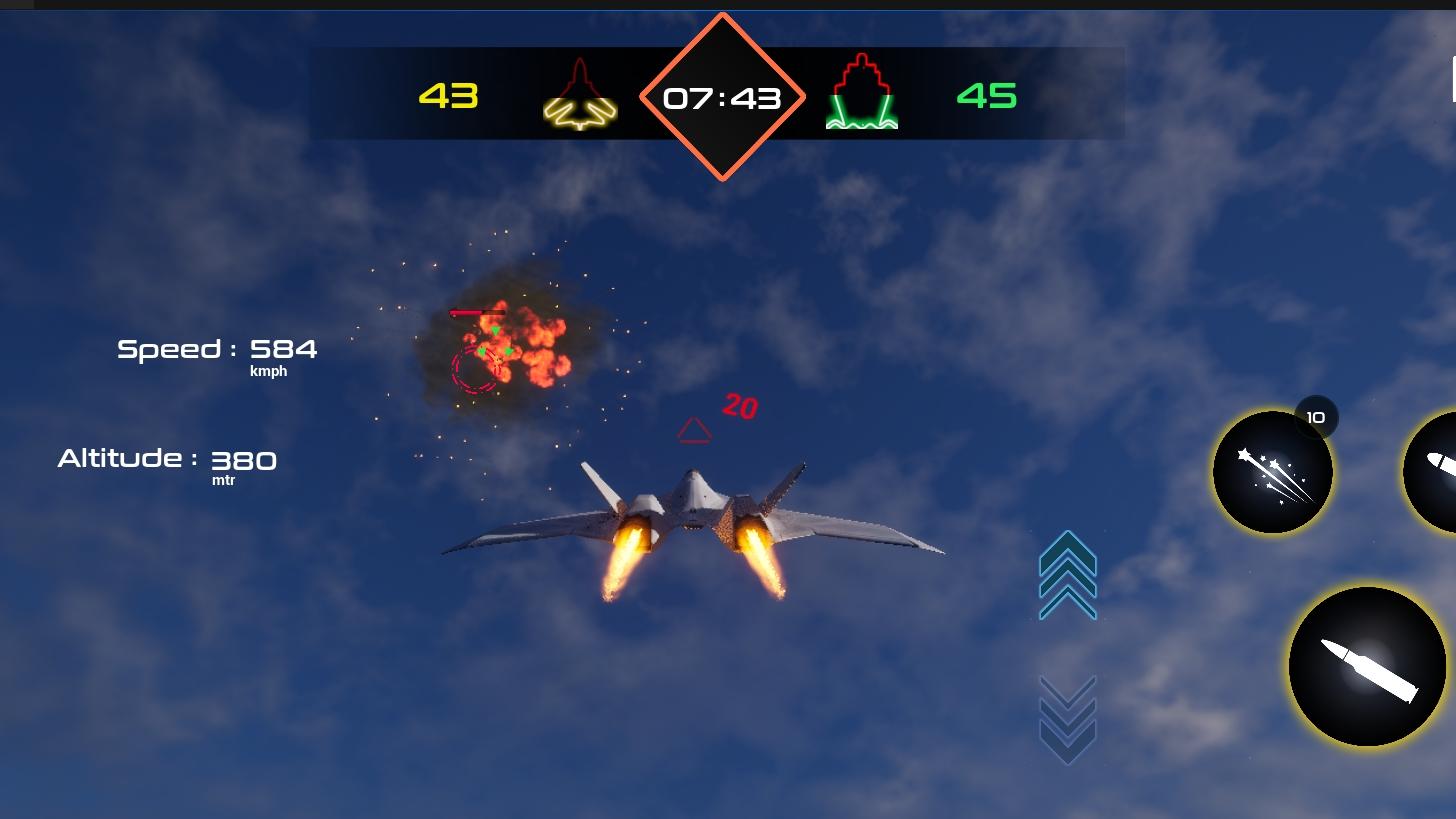Screen dimensions: 1456x819
Task: Click the Speed 584 kmph readout
Action: [x=216, y=352]
